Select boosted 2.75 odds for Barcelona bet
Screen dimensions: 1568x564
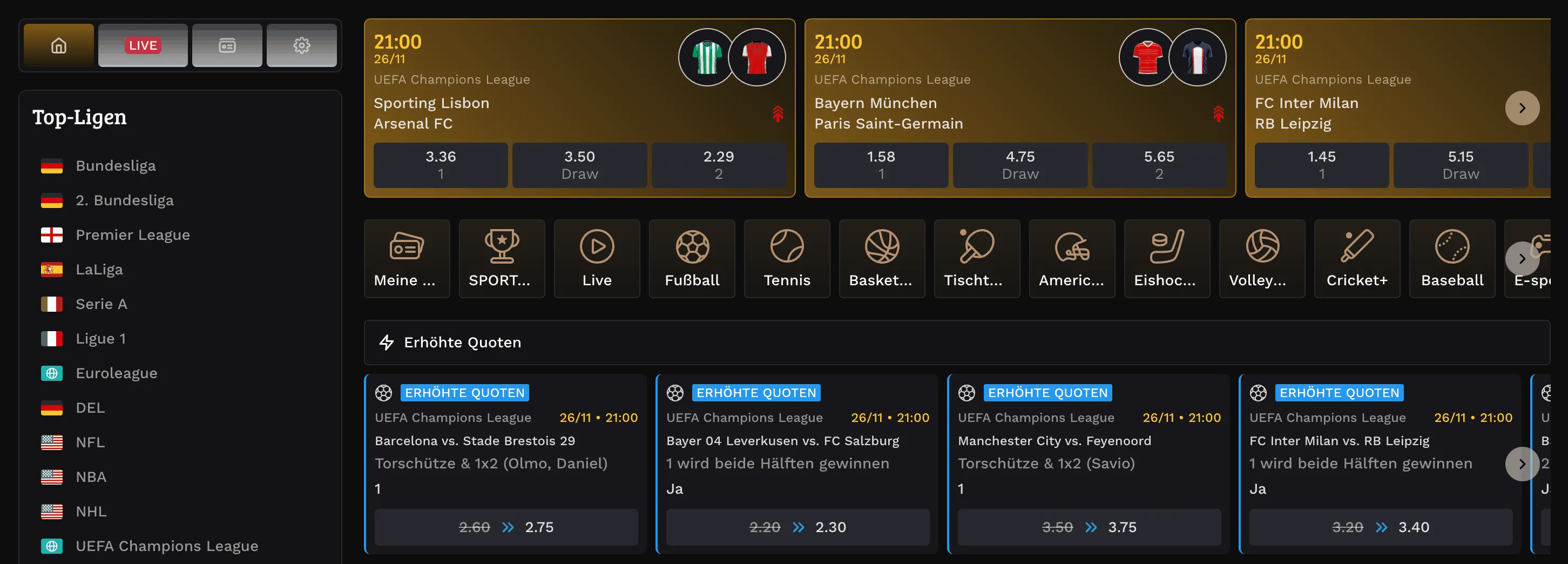[x=505, y=527]
